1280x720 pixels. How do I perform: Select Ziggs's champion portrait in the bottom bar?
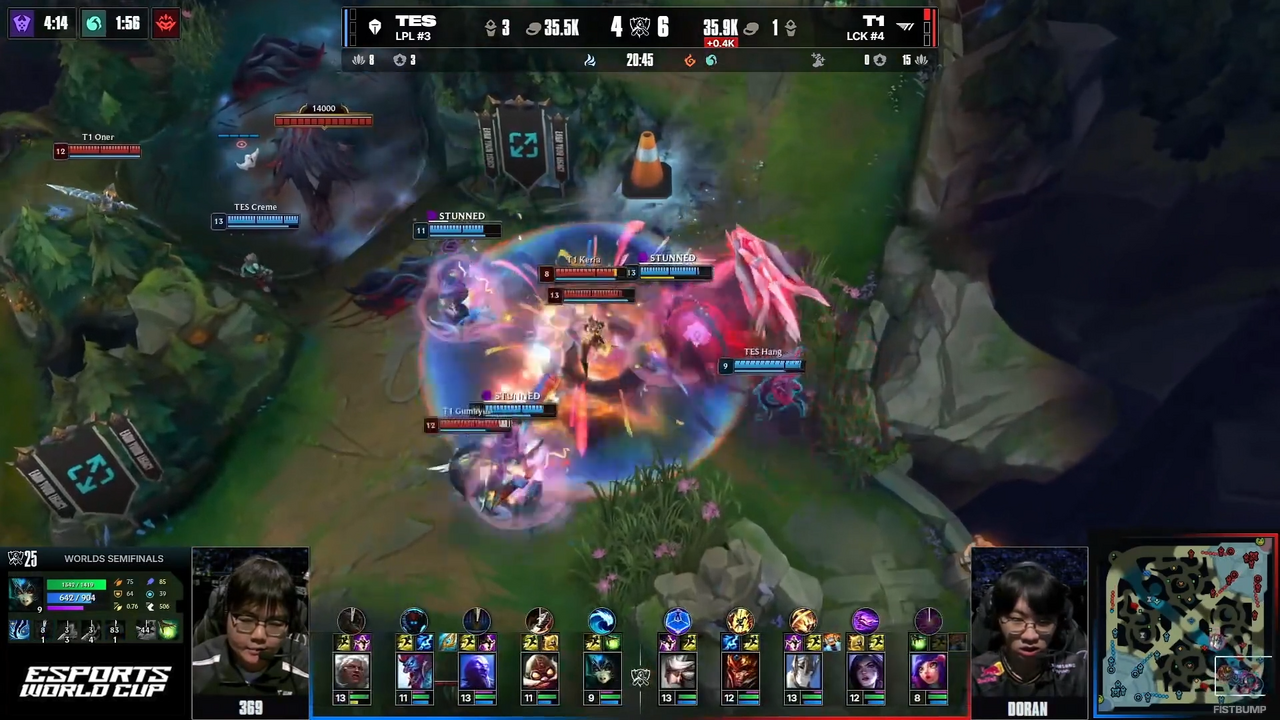click(x=542, y=671)
